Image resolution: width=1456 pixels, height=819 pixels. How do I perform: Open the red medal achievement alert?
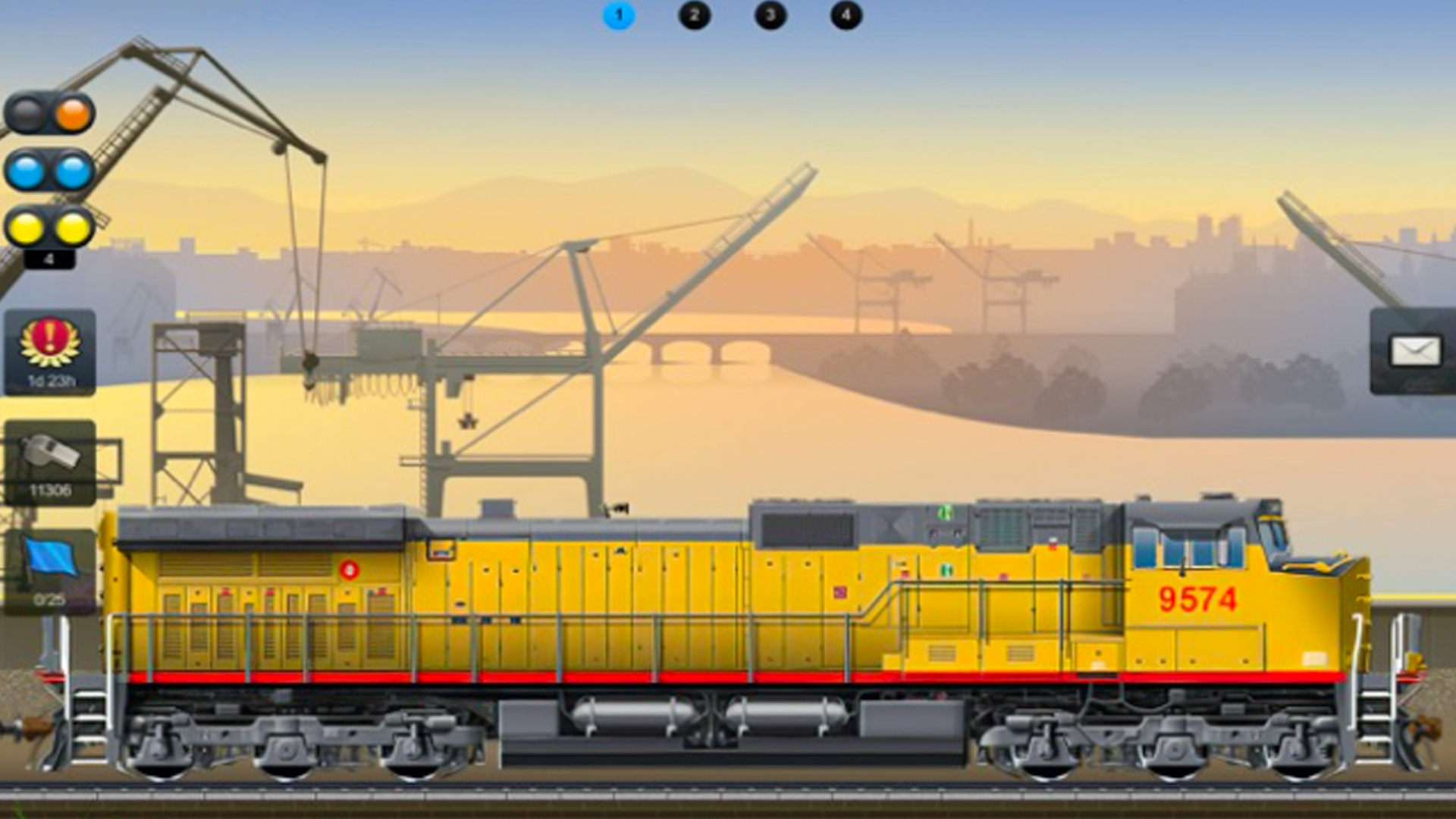point(50,352)
